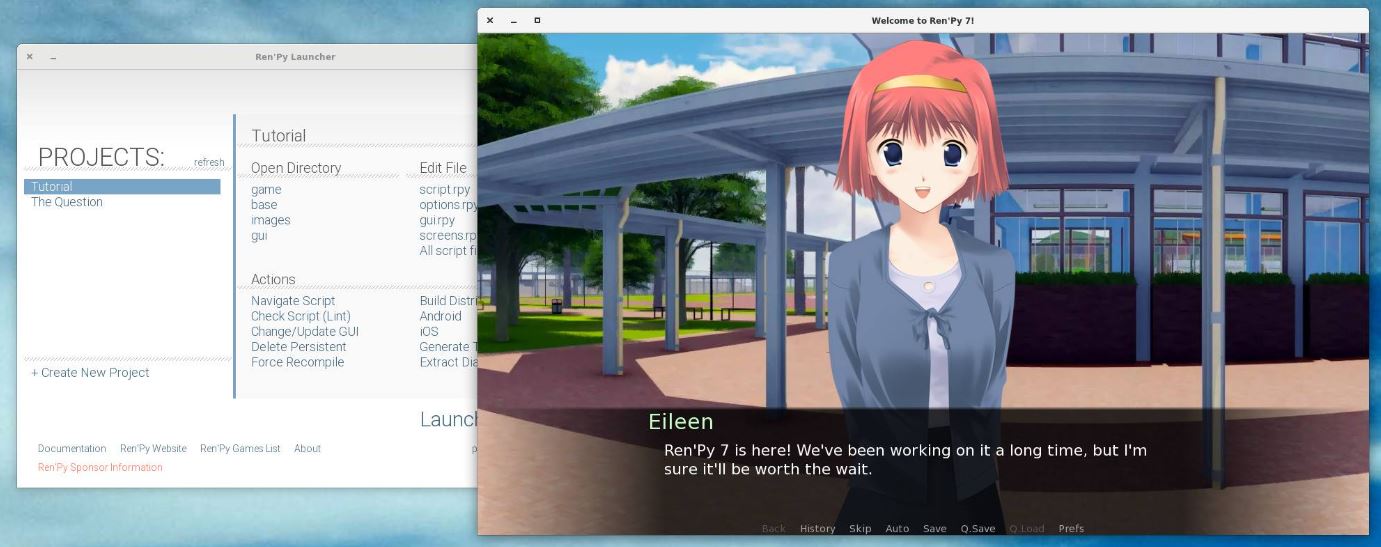Force recompile the project
This screenshot has width=1381, height=547.
tap(298, 362)
